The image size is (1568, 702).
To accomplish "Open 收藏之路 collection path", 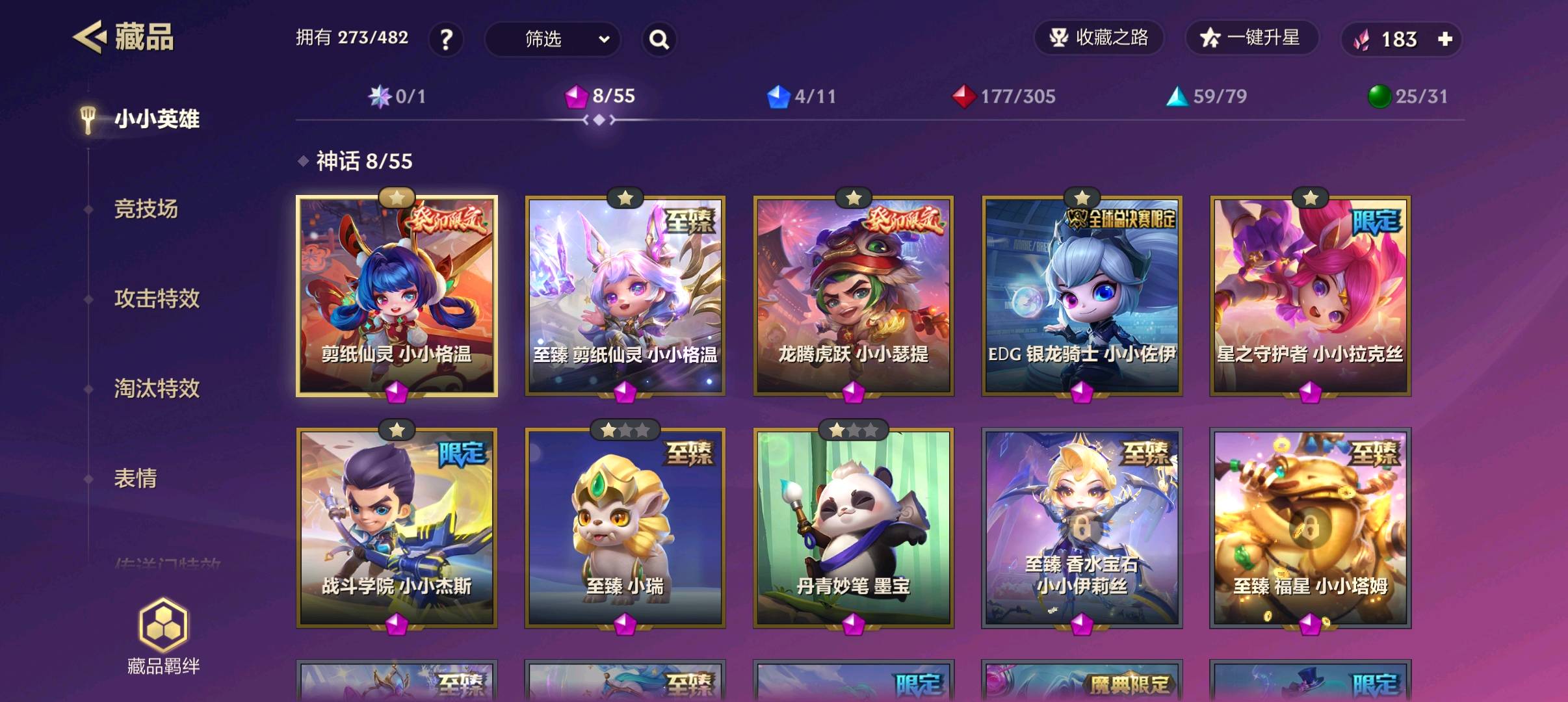I will click(x=1099, y=38).
